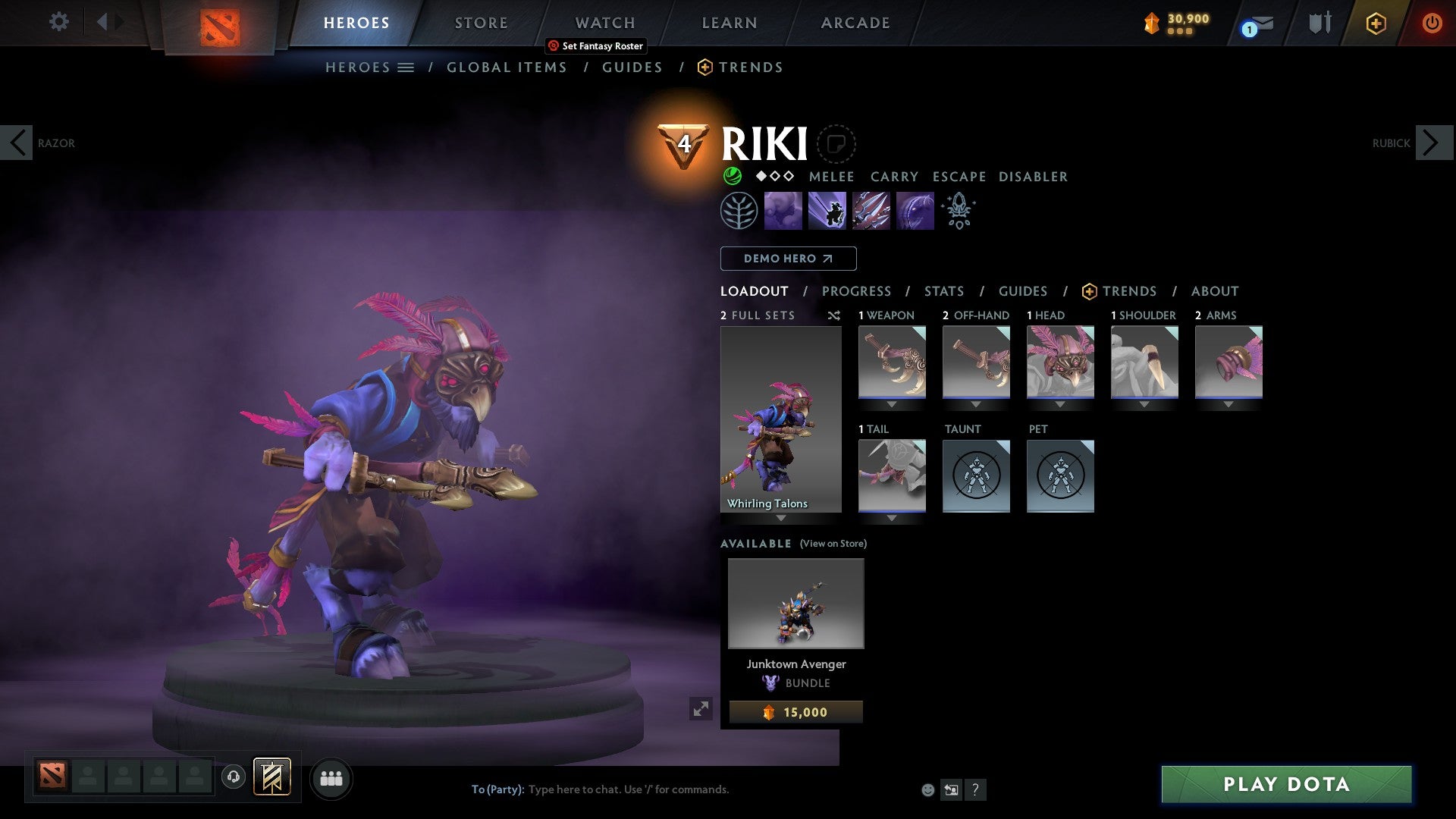Select the Blink Strike ability icon
The width and height of the screenshot is (1456, 819).
click(827, 211)
